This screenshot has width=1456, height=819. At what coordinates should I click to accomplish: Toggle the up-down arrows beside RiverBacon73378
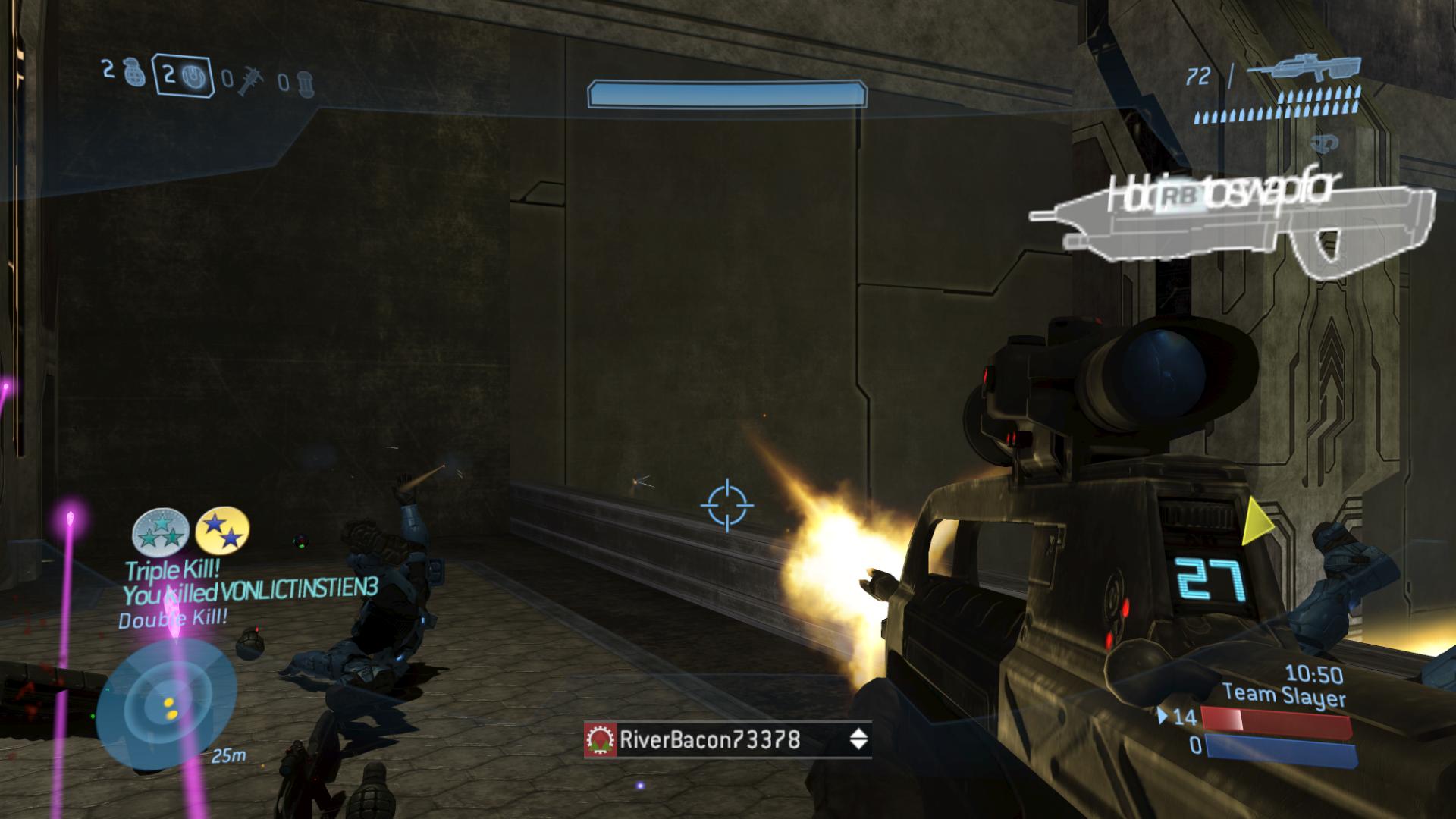858,739
